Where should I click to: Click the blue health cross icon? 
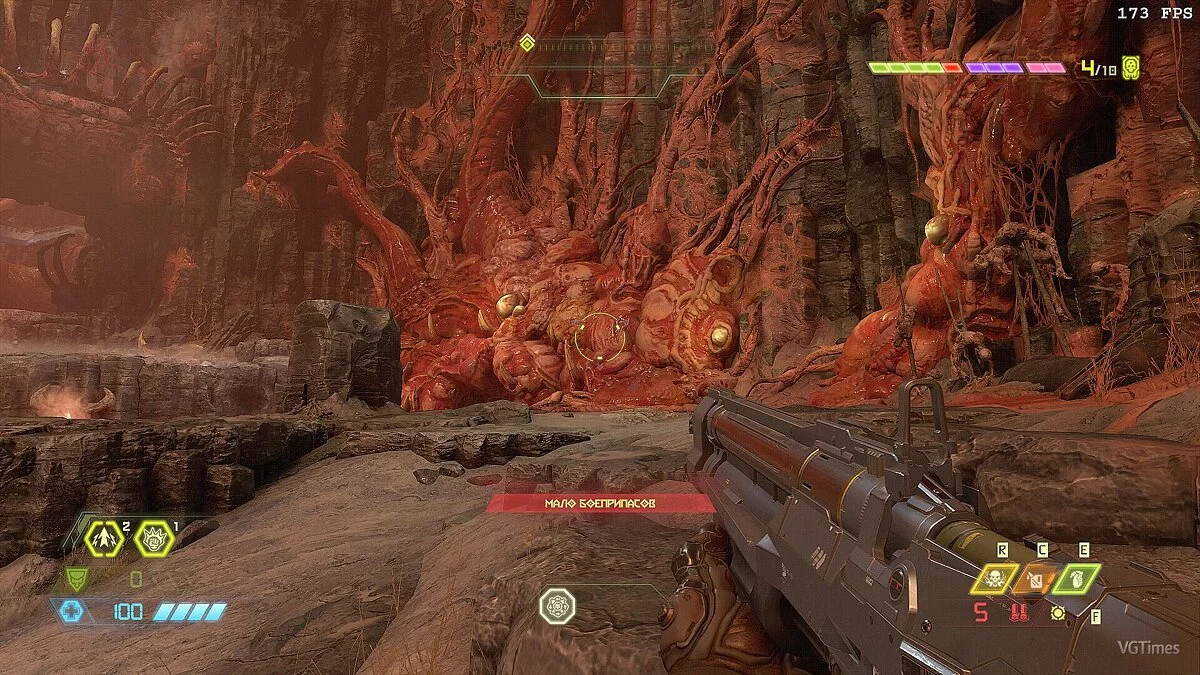pos(70,611)
